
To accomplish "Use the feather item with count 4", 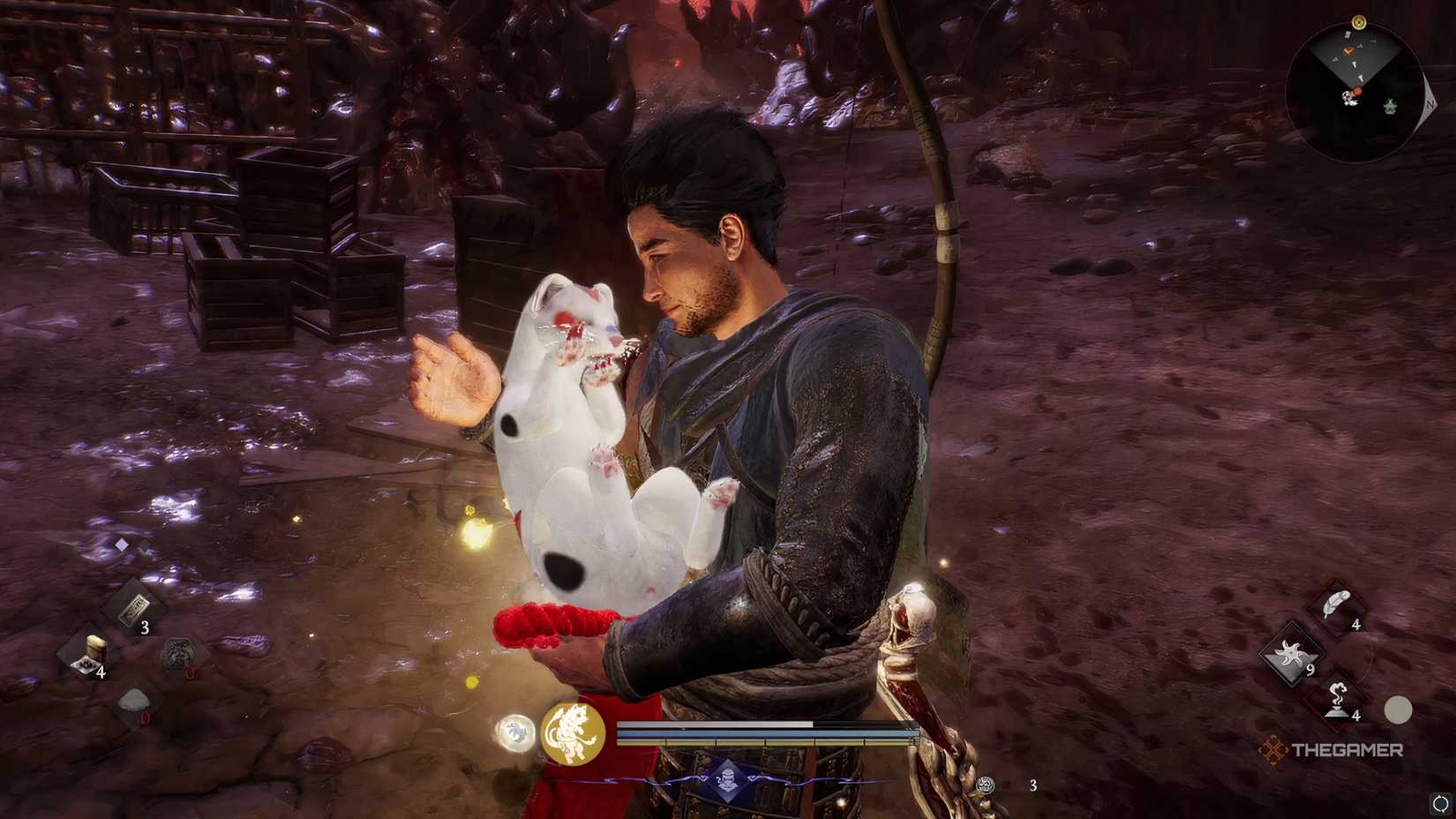I will click(1337, 605).
